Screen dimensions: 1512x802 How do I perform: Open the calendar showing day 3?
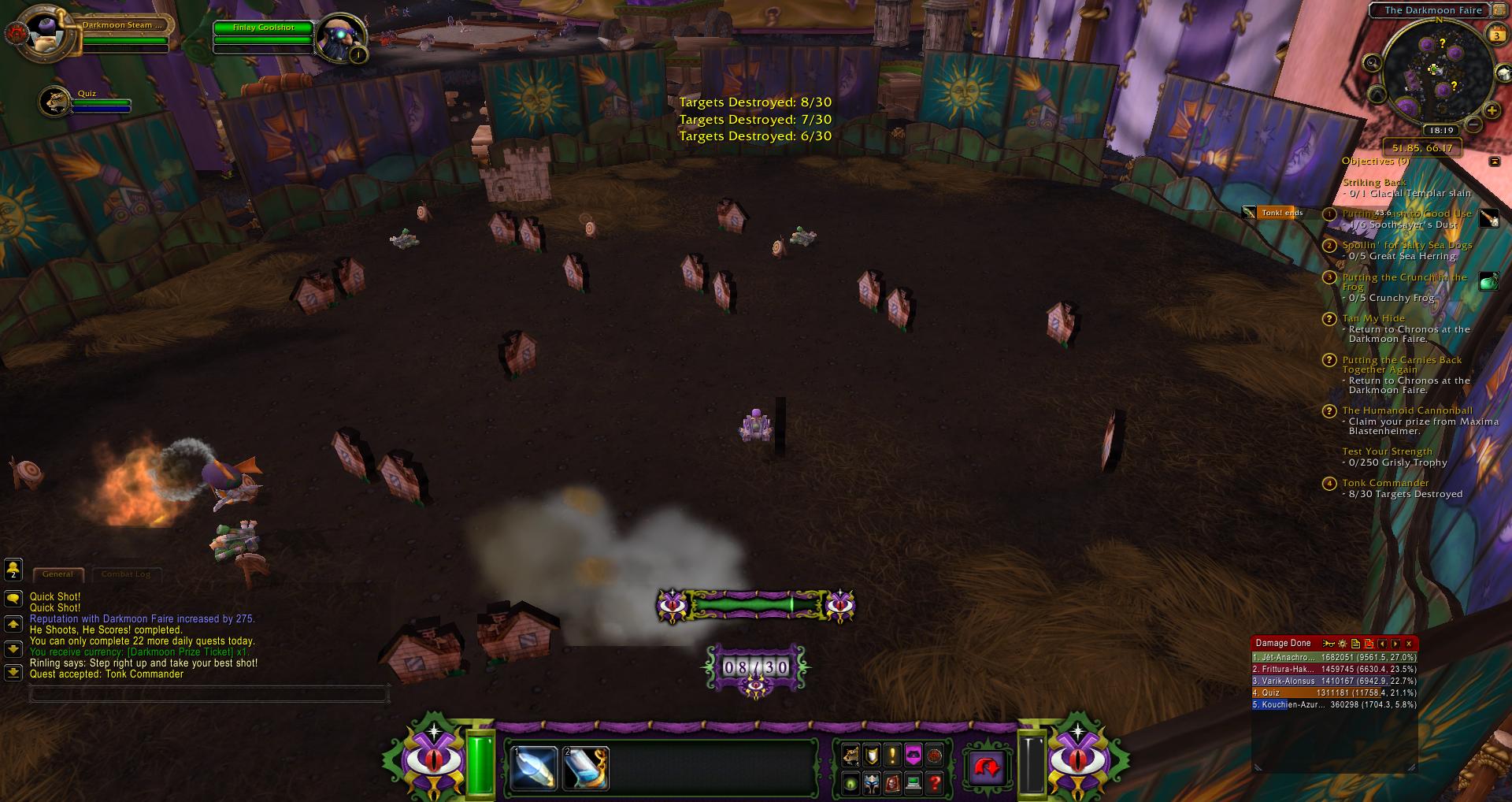pos(1496,35)
